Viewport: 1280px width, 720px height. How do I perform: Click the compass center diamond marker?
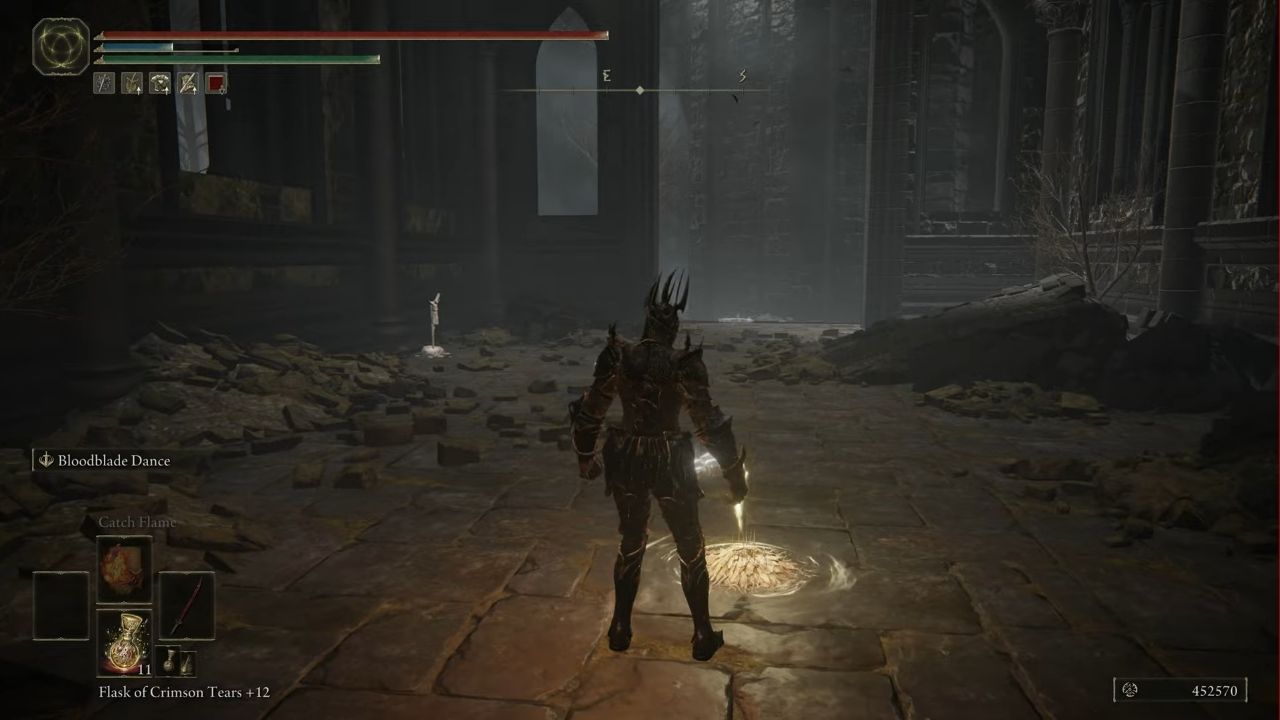(639, 88)
